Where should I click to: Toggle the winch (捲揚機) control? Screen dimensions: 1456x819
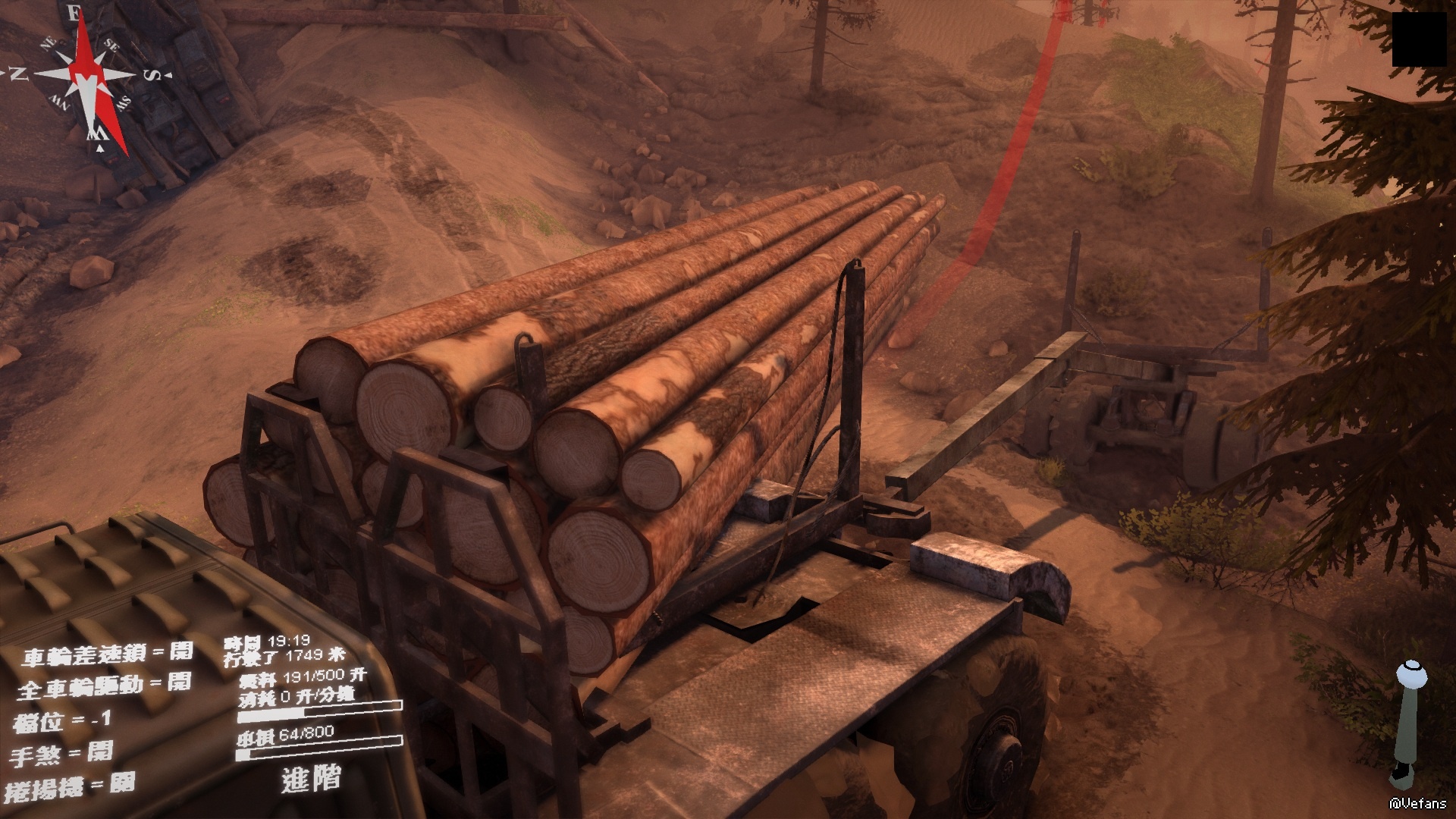pyautogui.click(x=70, y=786)
